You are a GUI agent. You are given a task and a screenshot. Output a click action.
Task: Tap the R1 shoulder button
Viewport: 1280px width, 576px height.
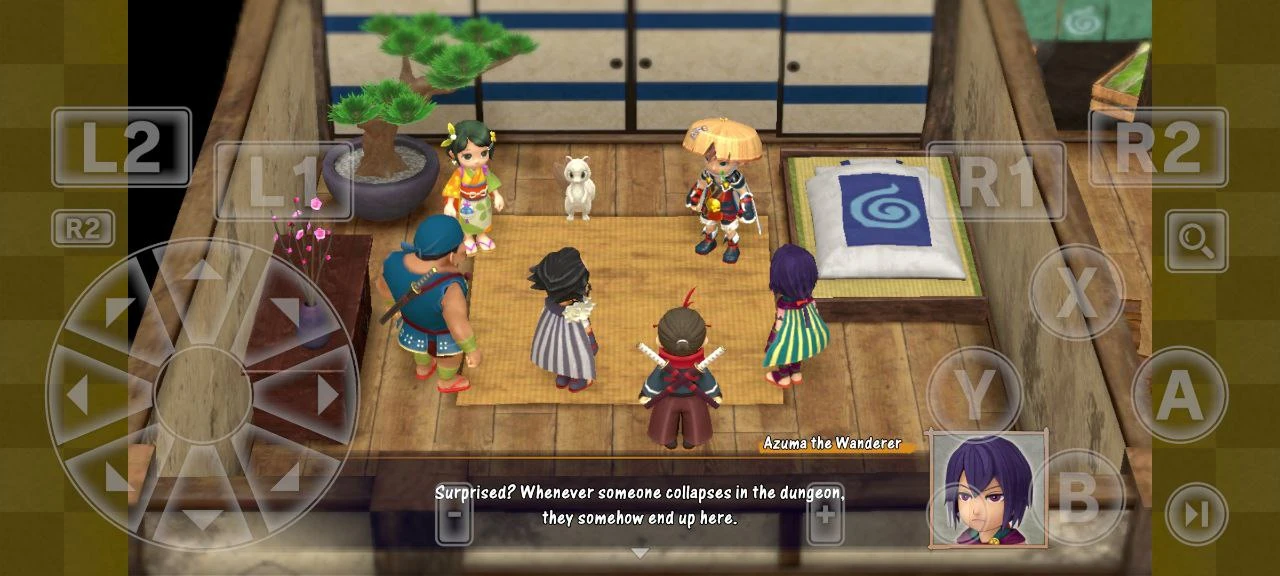pyautogui.click(x=995, y=181)
